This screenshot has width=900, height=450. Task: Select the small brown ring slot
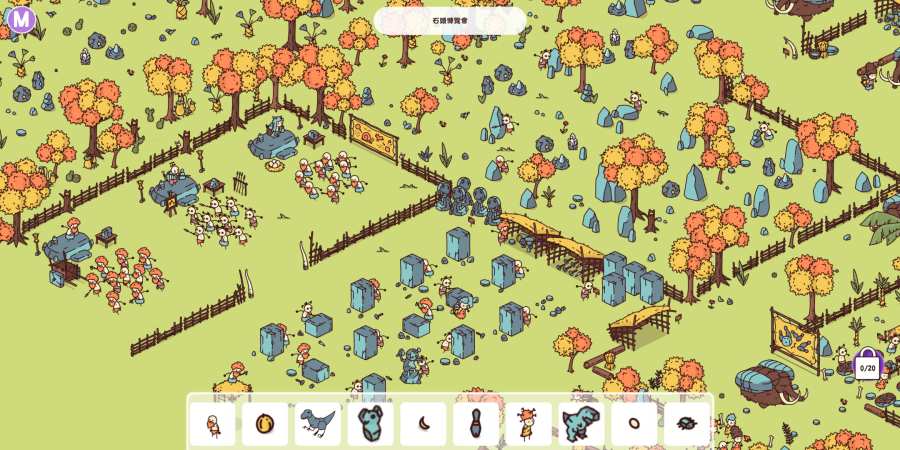[634, 424]
